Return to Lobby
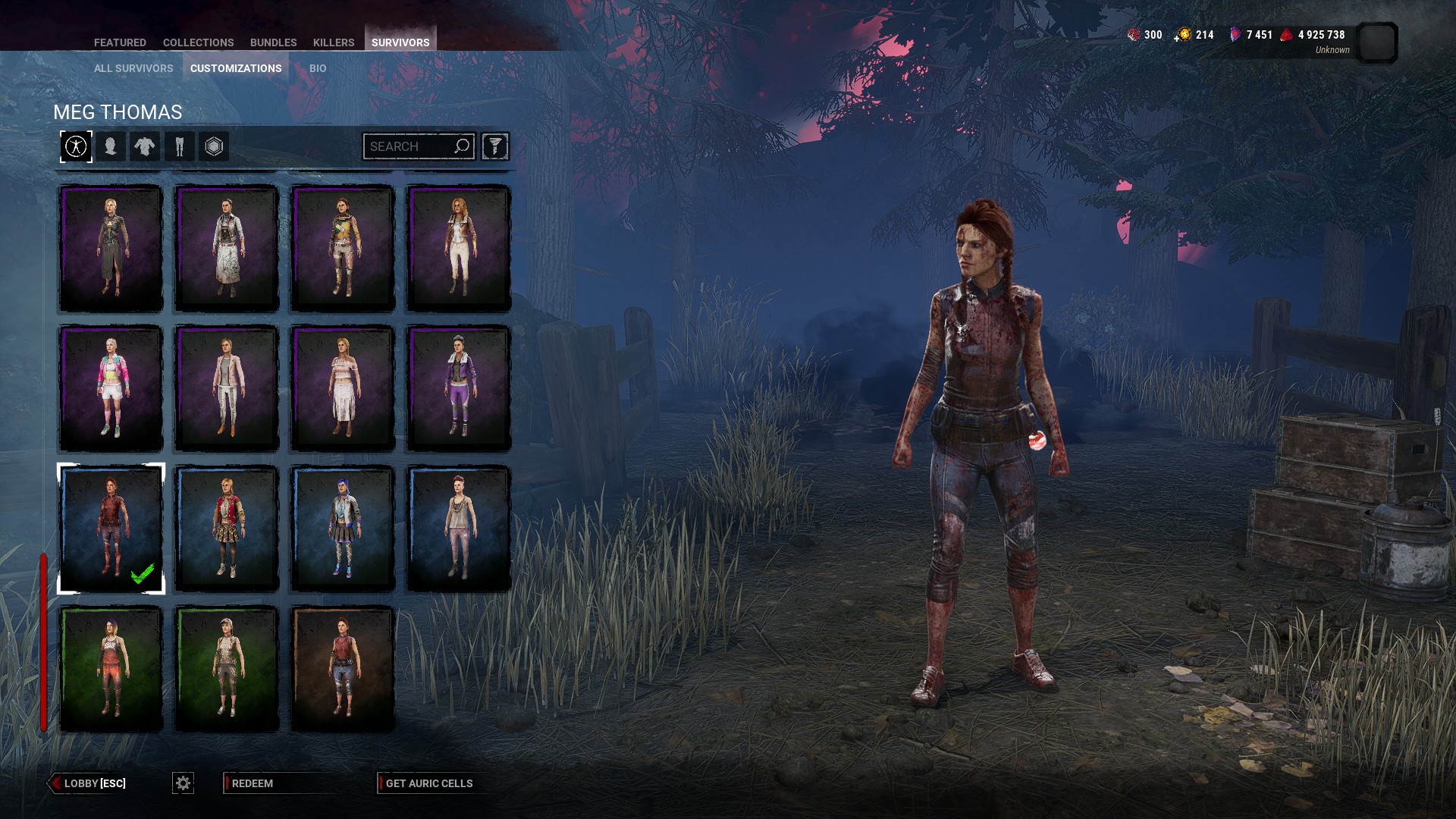Viewport: 1456px width, 819px height. click(x=88, y=783)
